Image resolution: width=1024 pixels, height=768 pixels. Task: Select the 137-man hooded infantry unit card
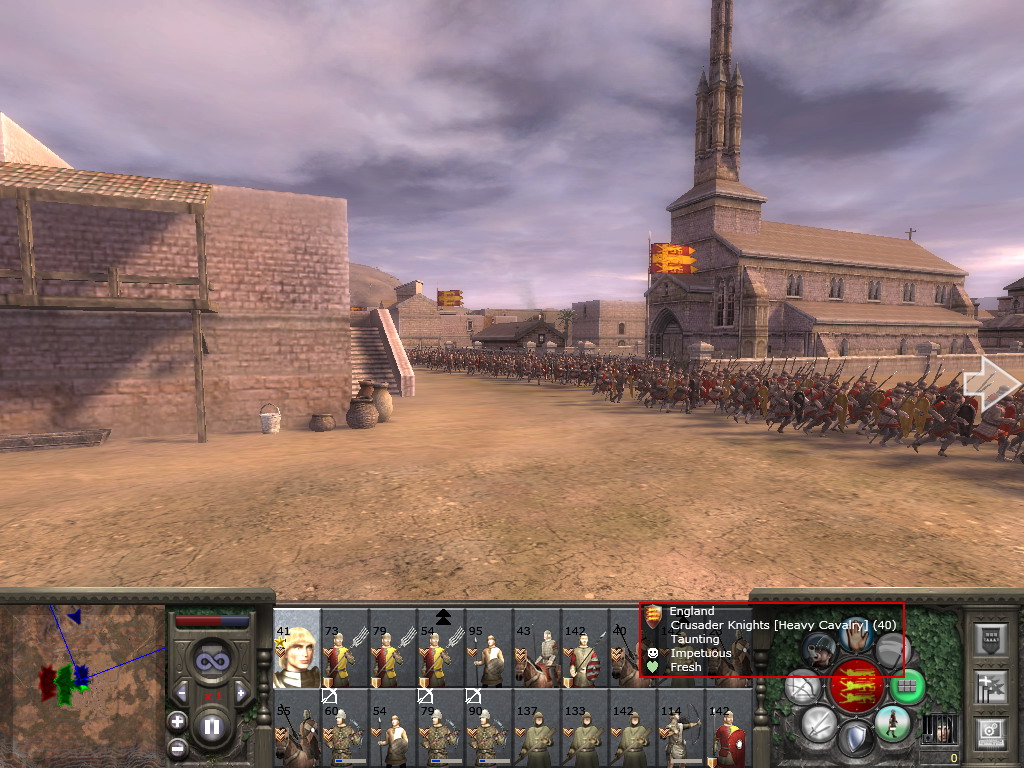tap(537, 735)
